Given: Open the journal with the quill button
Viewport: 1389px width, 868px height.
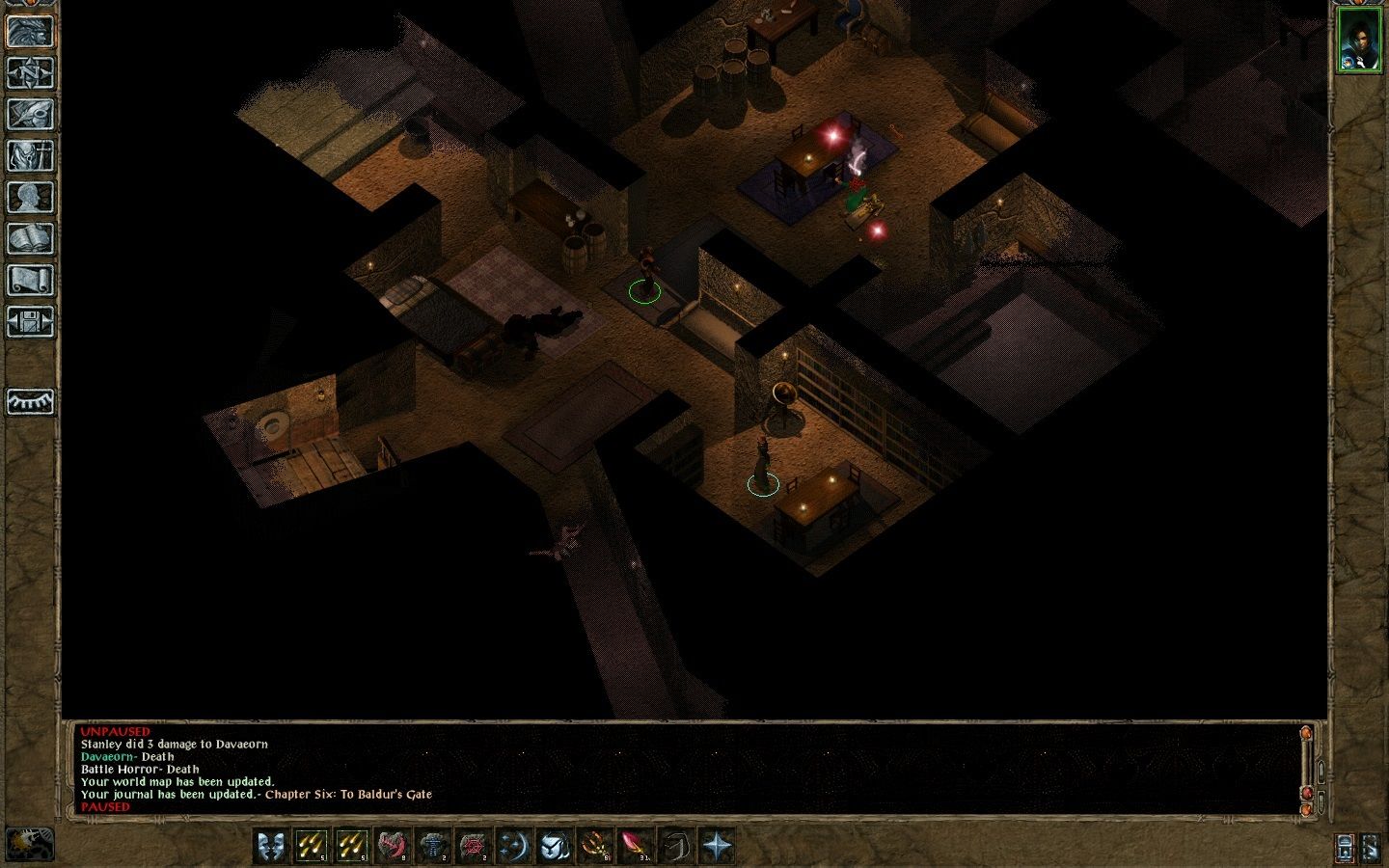Looking at the screenshot, I should (31, 114).
